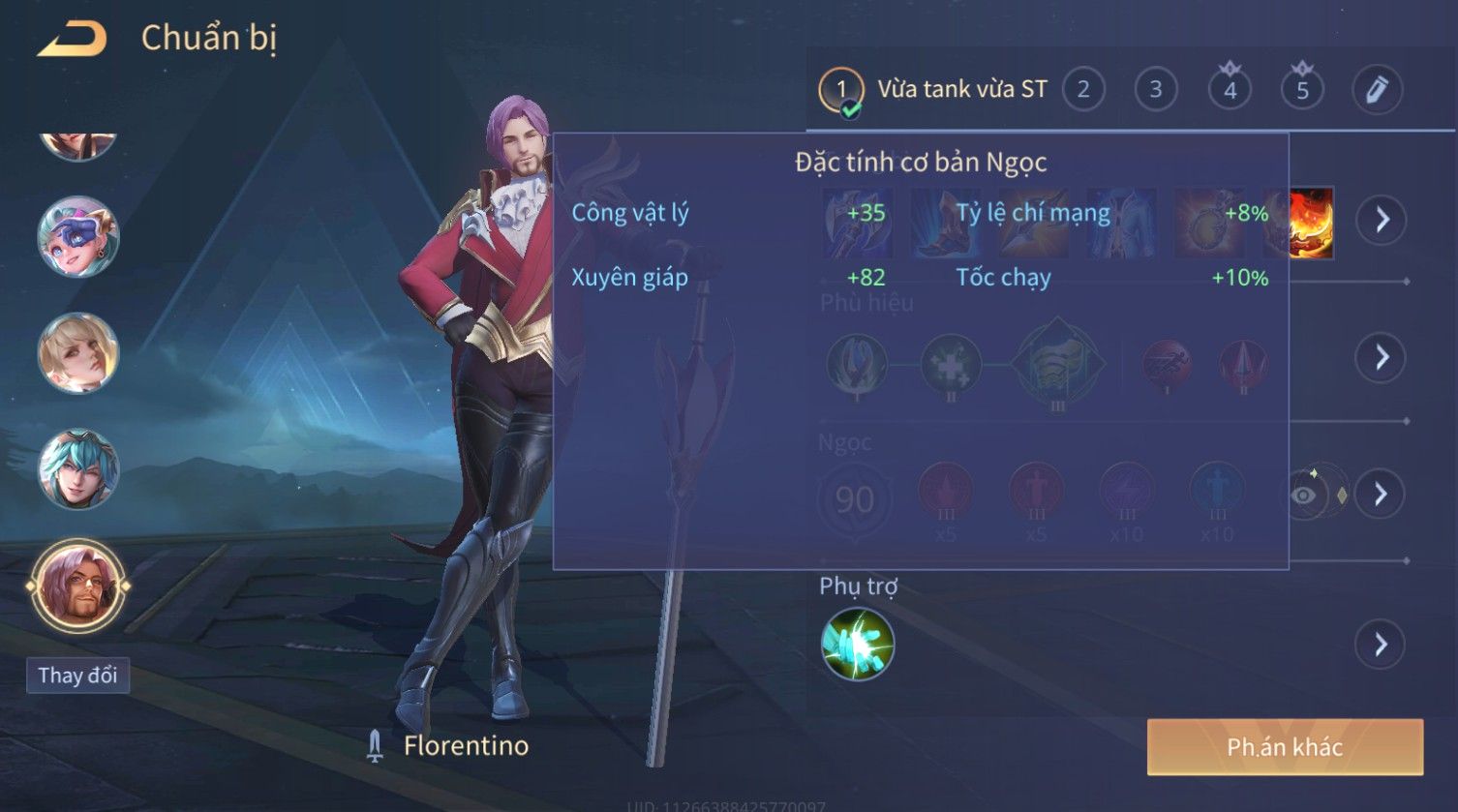Click the 'Phương án khác' button
The height and width of the screenshot is (812, 1458).
pyautogui.click(x=1285, y=747)
